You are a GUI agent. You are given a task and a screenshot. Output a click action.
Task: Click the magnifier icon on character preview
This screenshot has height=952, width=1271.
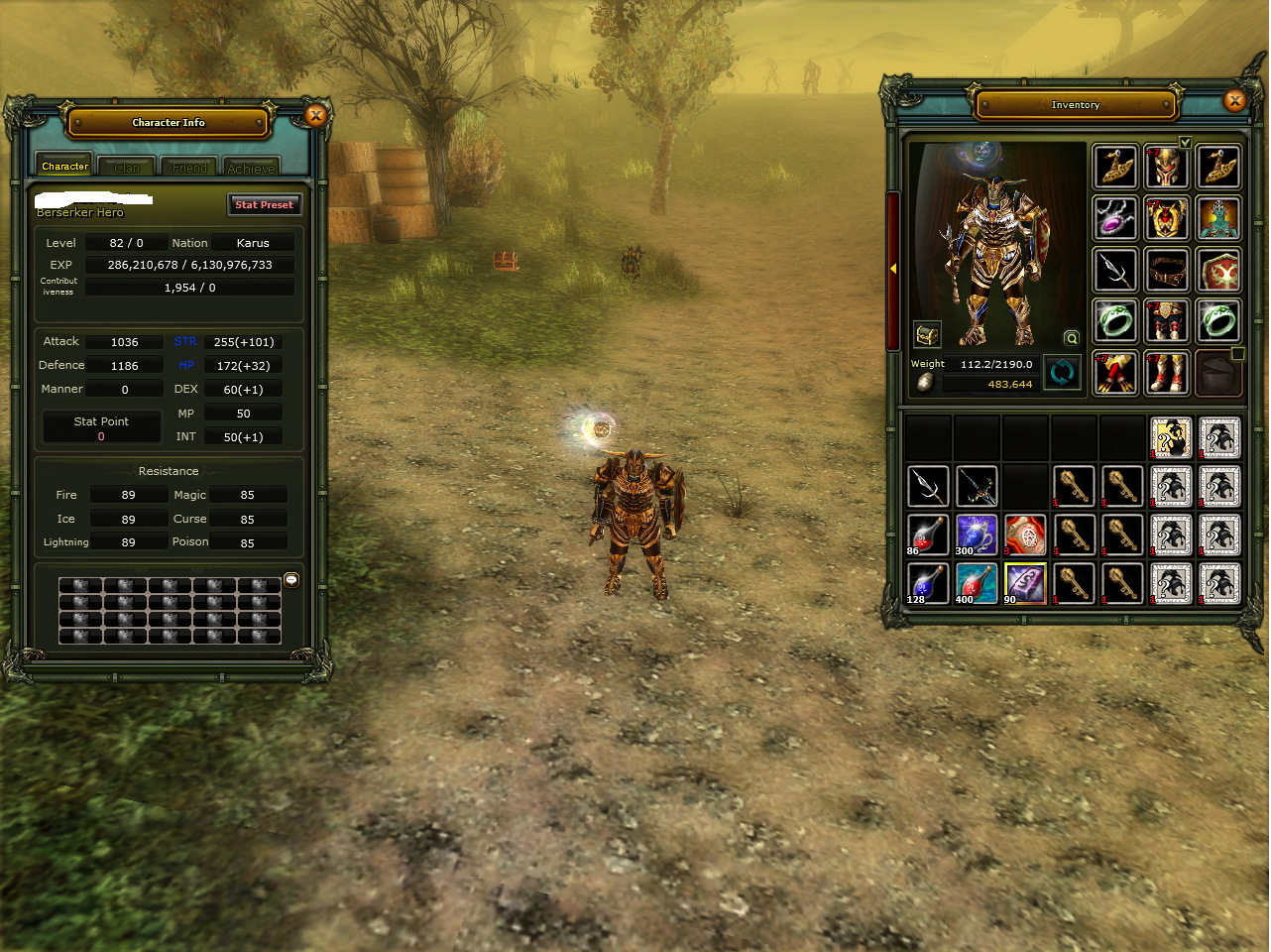point(1071,338)
